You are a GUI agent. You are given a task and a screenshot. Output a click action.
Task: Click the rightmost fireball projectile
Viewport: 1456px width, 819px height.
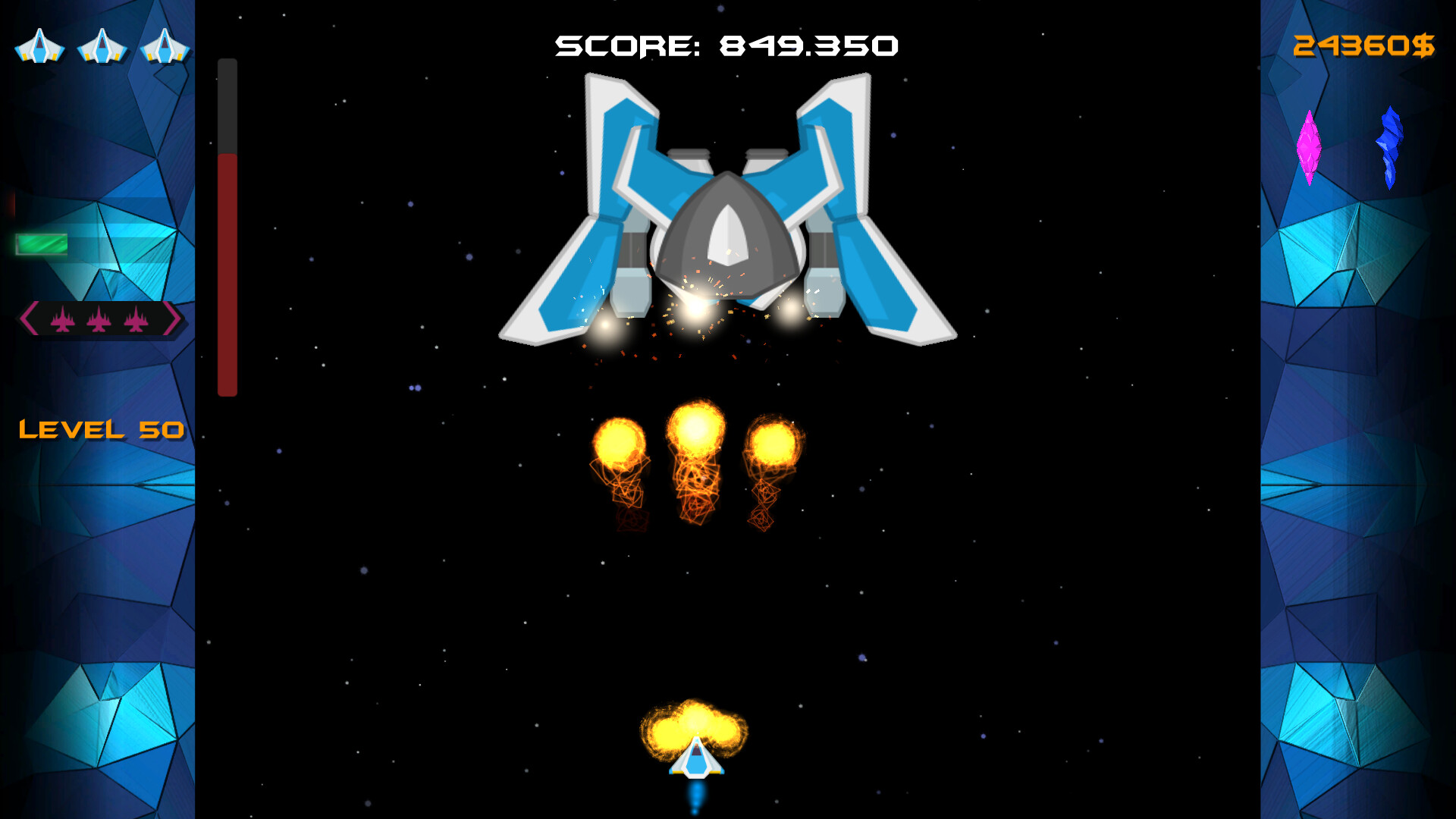pyautogui.click(x=773, y=442)
